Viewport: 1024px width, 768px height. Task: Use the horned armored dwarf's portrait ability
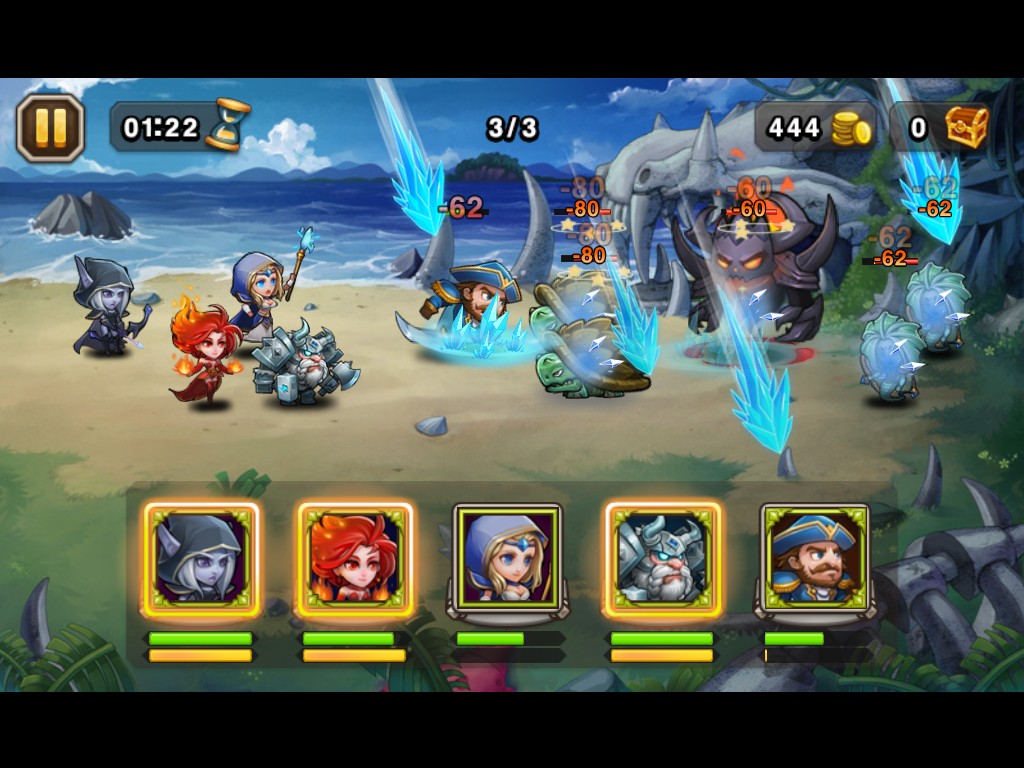(662, 558)
